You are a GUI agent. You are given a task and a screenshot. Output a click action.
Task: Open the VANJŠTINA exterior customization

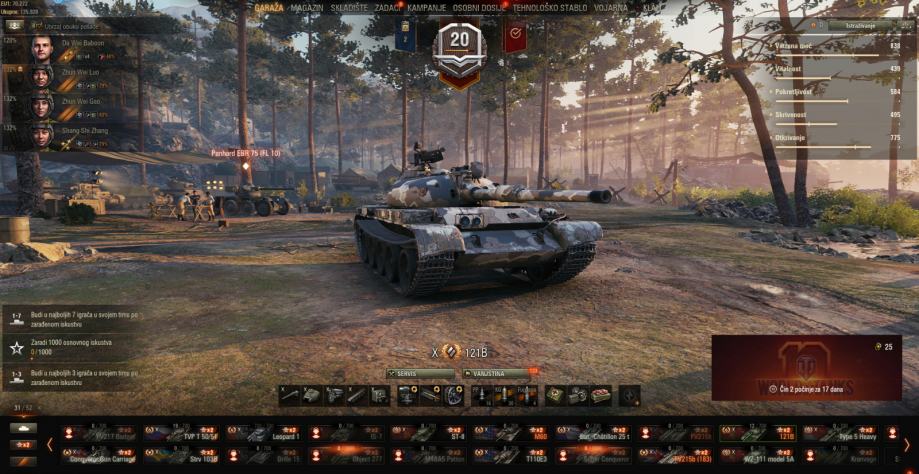(x=498, y=373)
